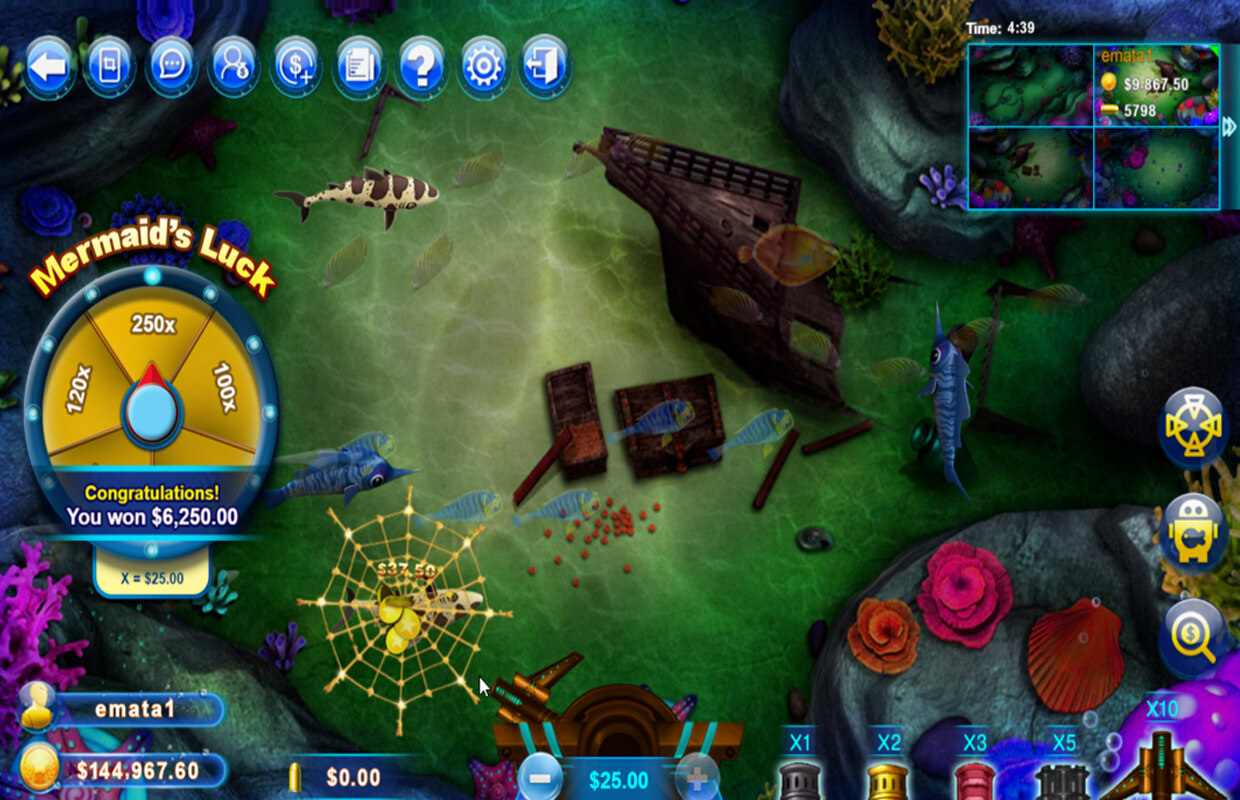Increase the bet with the plus button
1240x800 pixels.
(697, 777)
